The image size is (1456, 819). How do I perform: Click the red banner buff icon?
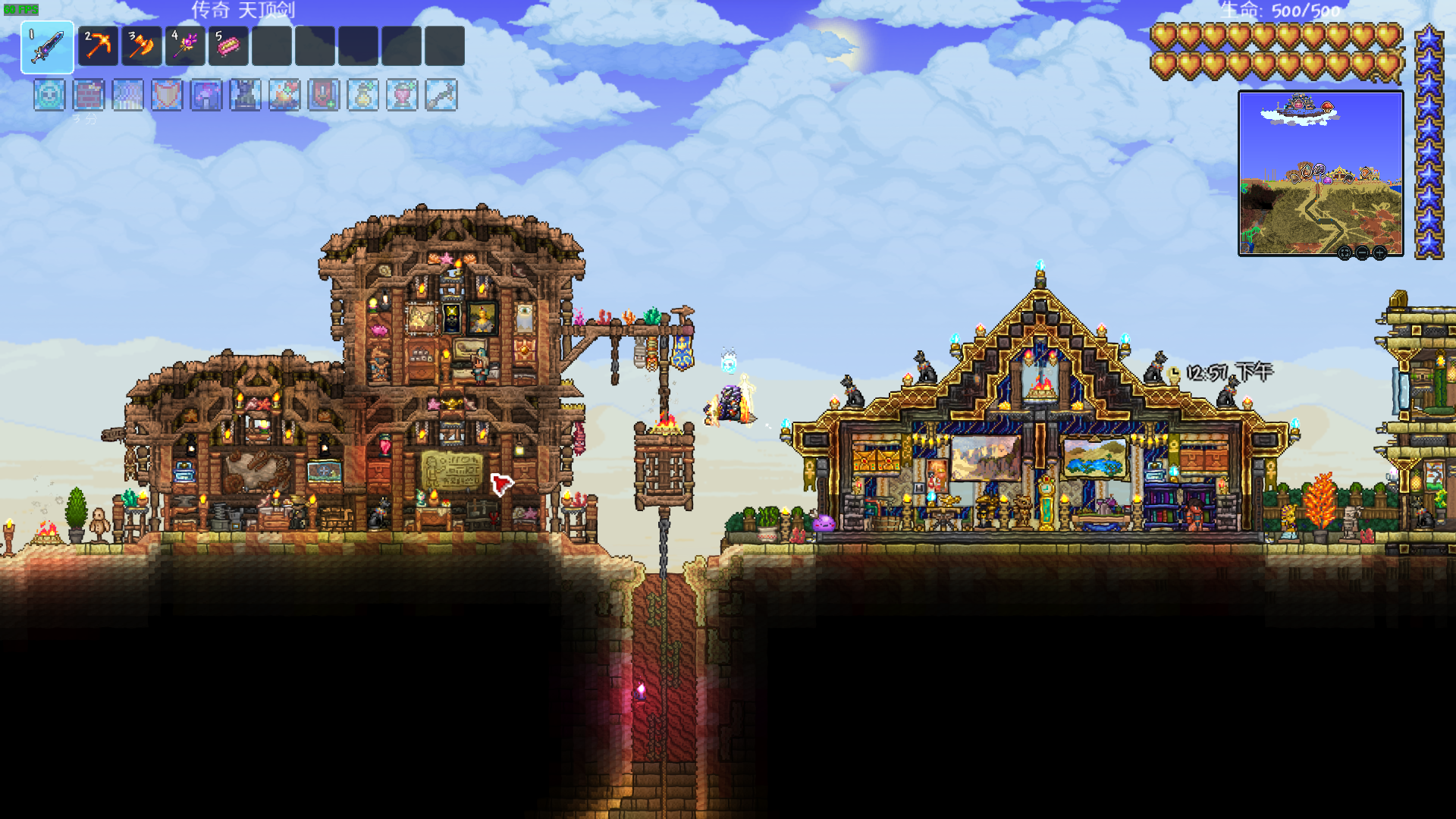(x=324, y=96)
